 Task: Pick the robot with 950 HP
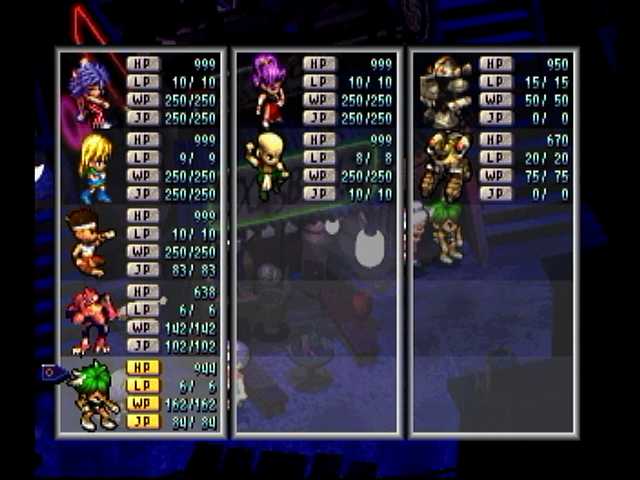click(x=444, y=90)
